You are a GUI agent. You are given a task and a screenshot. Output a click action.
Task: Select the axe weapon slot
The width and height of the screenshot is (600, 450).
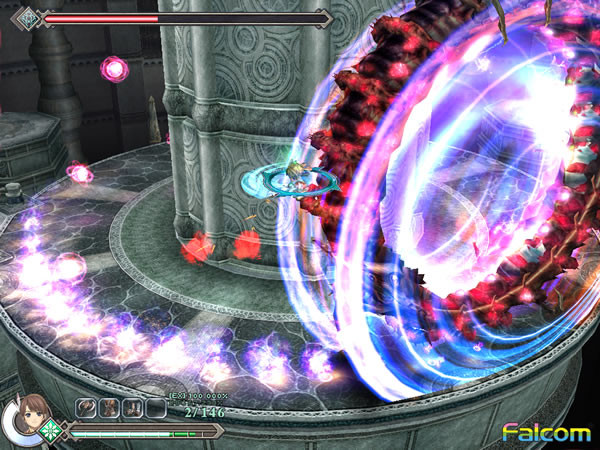pos(88,407)
